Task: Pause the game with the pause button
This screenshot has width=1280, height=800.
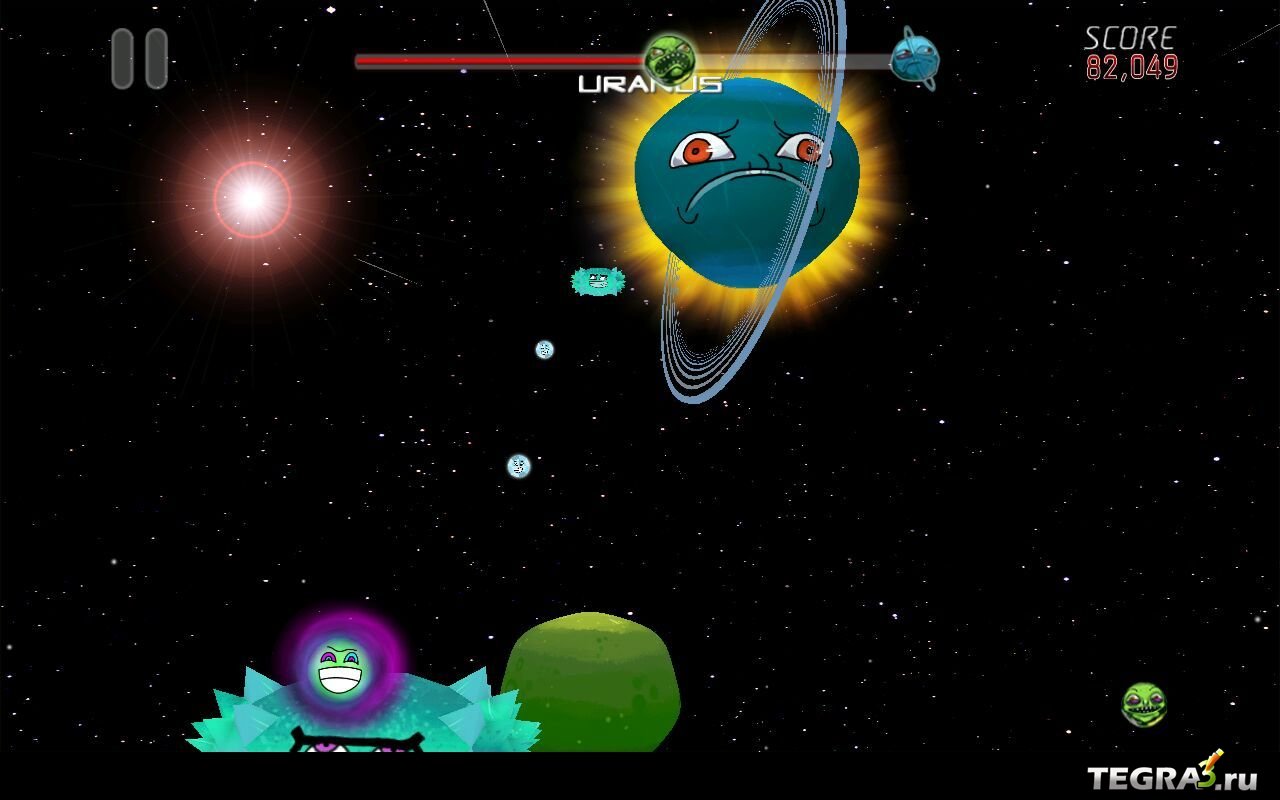Action: click(139, 58)
